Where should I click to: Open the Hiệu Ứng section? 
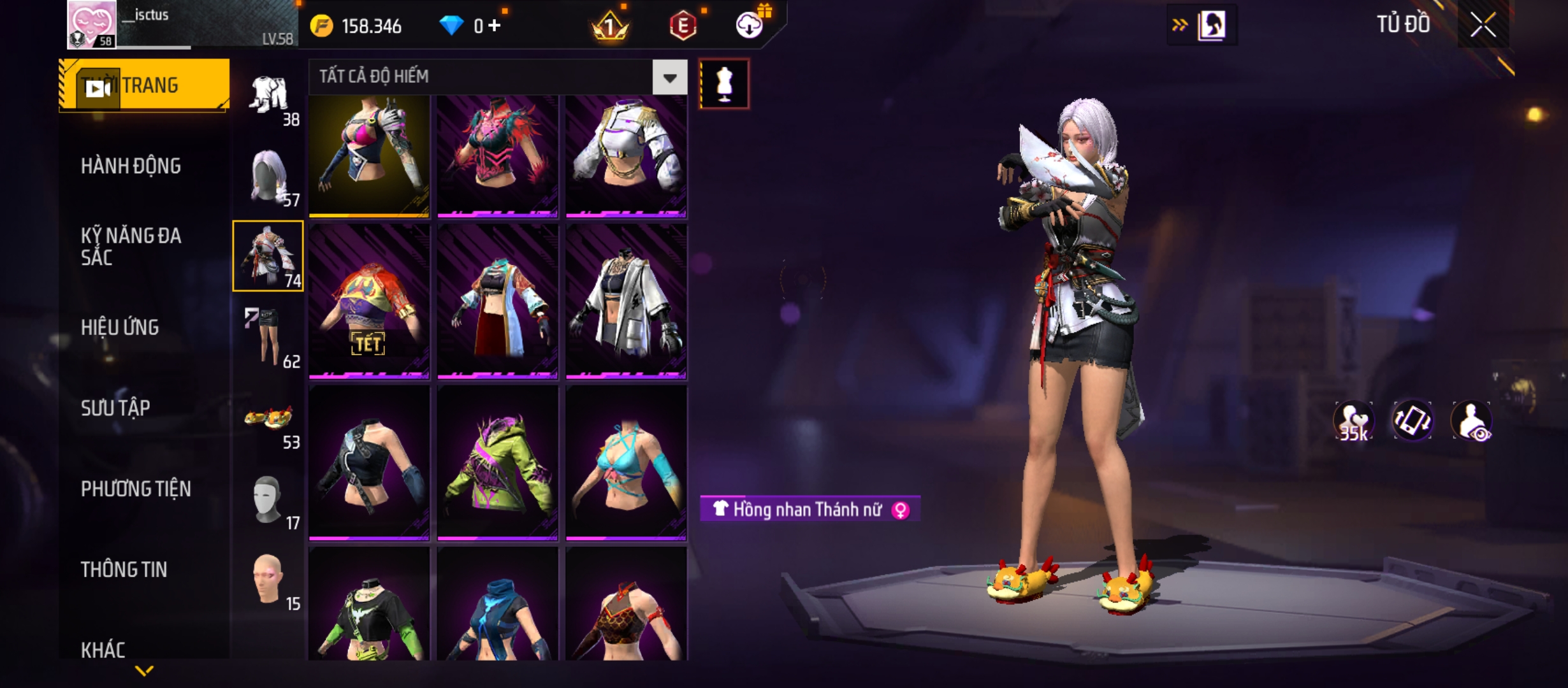point(120,327)
